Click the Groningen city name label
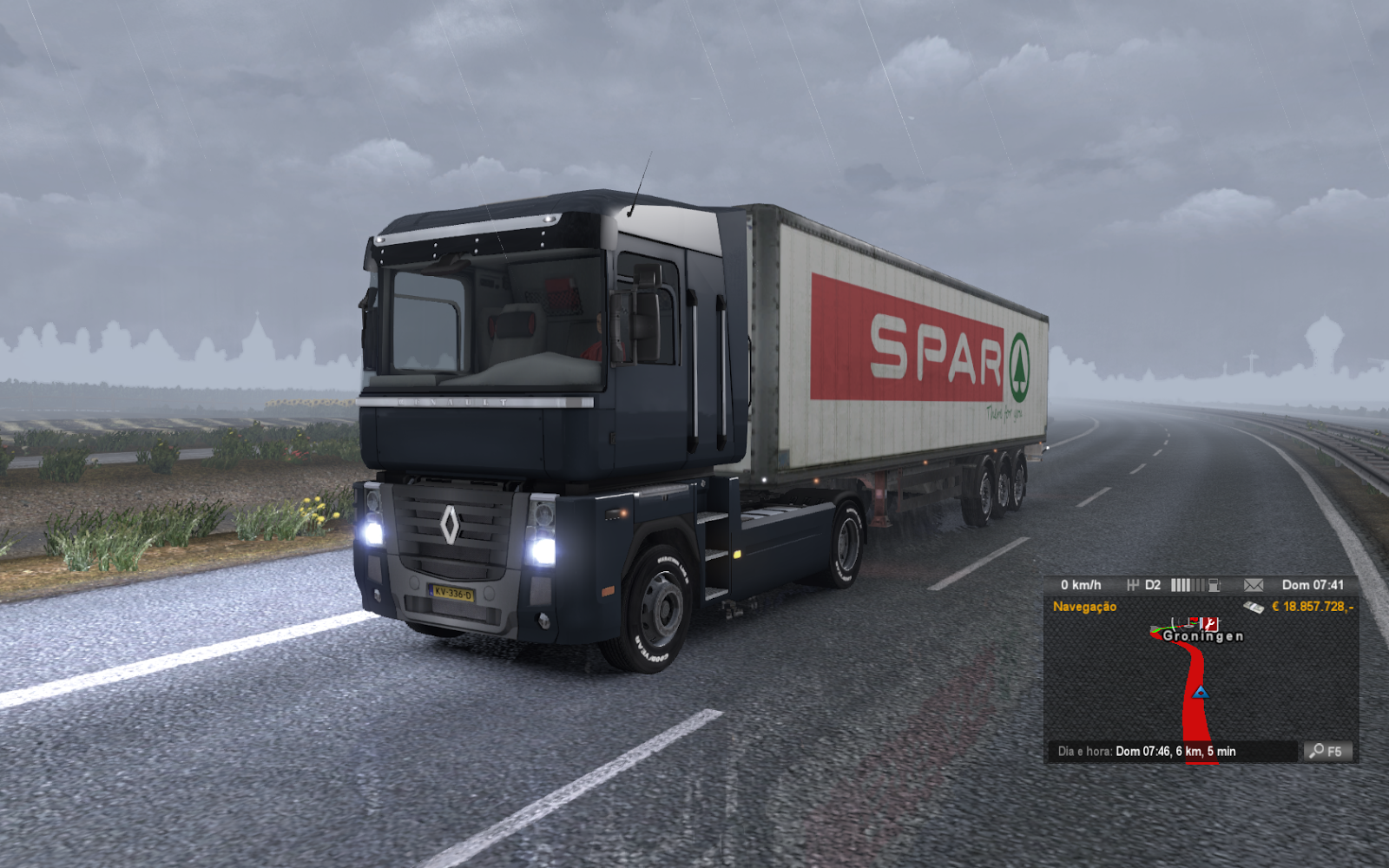This screenshot has height=868, width=1389. coord(1204,636)
